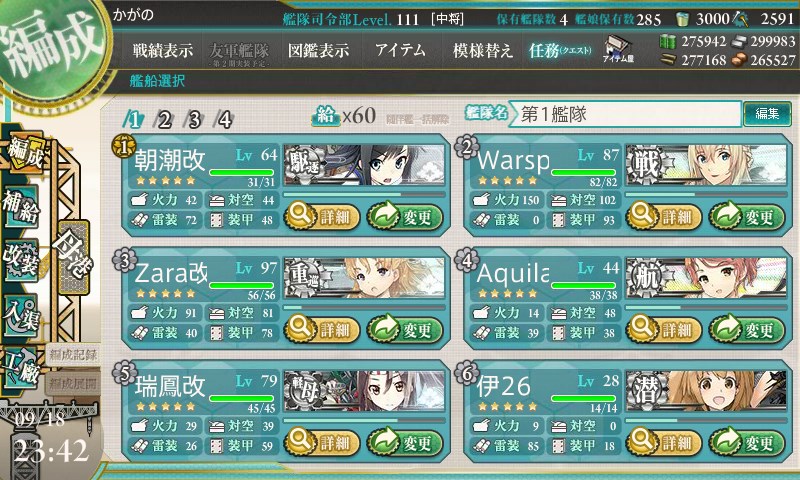Show 詳細 details for 朝潮改
Screen dimensions: 800x480
click(321, 214)
